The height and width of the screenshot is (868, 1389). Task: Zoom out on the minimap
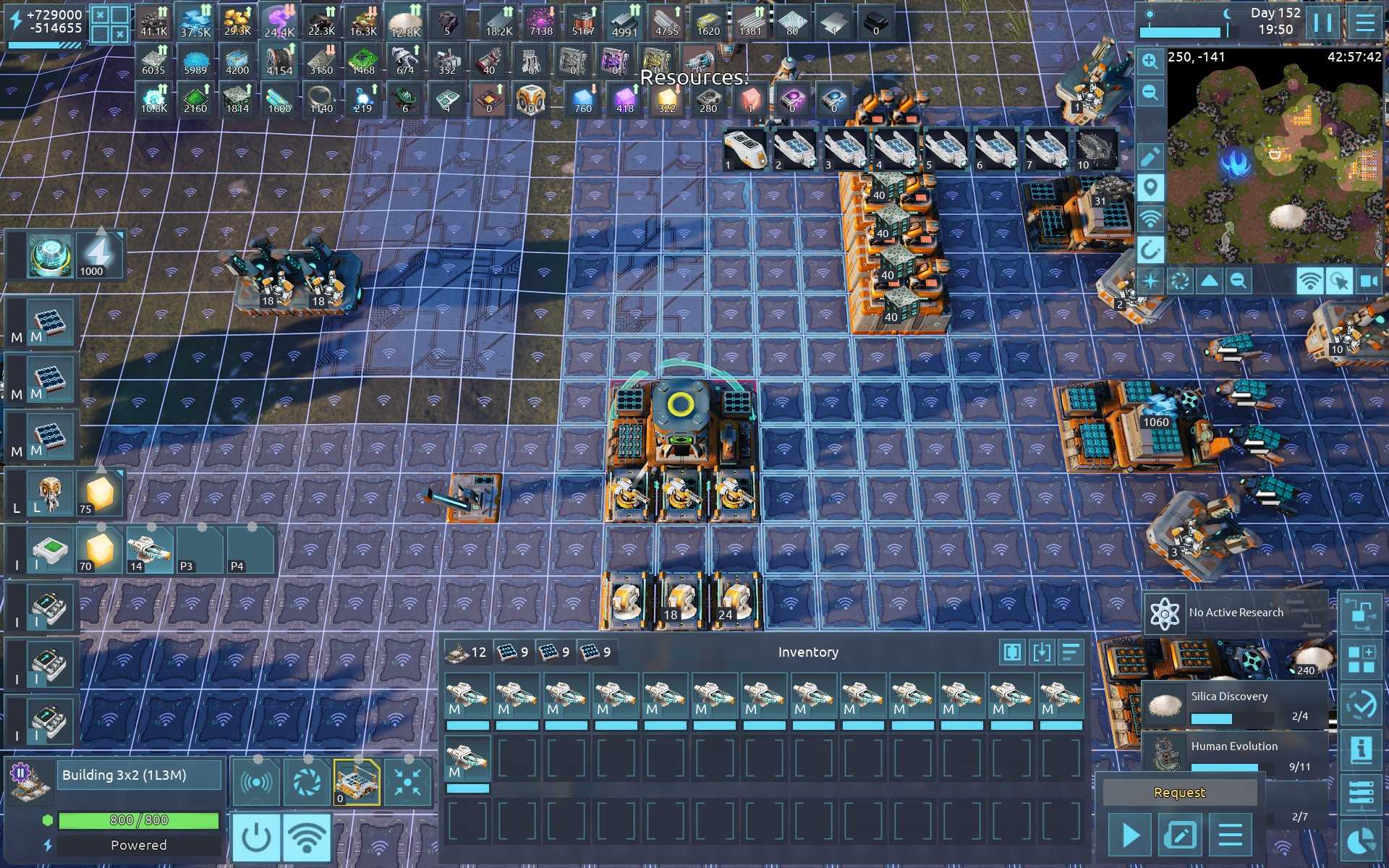(x=1150, y=93)
